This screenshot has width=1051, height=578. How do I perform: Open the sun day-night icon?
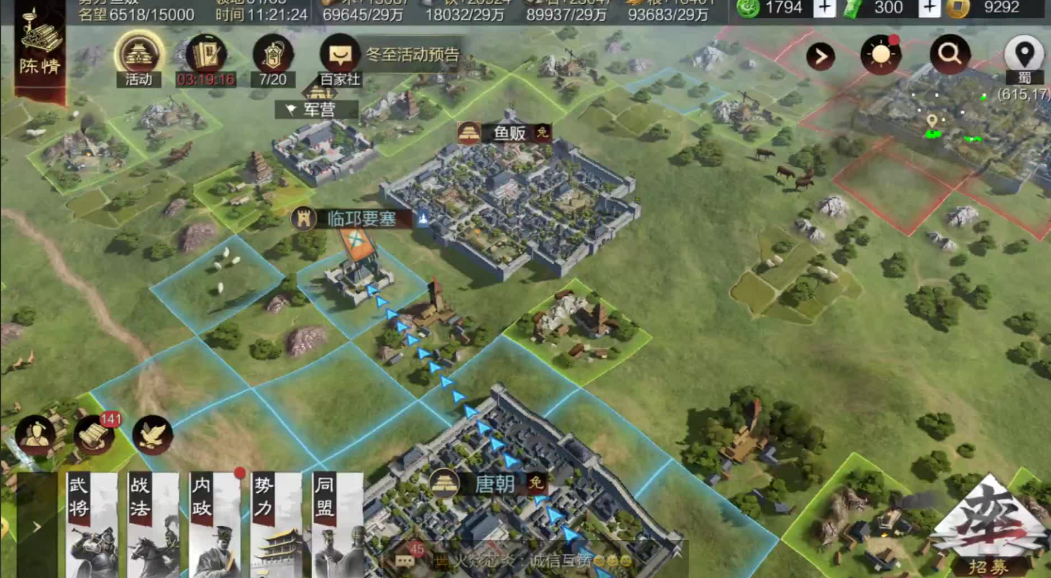coord(880,55)
